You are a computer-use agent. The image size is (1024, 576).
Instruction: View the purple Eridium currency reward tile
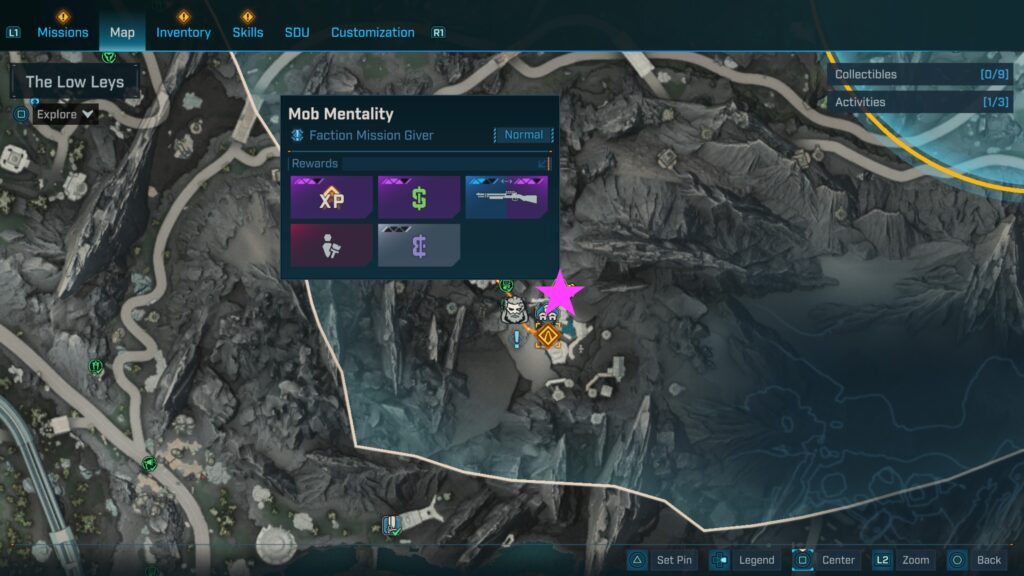(x=419, y=245)
